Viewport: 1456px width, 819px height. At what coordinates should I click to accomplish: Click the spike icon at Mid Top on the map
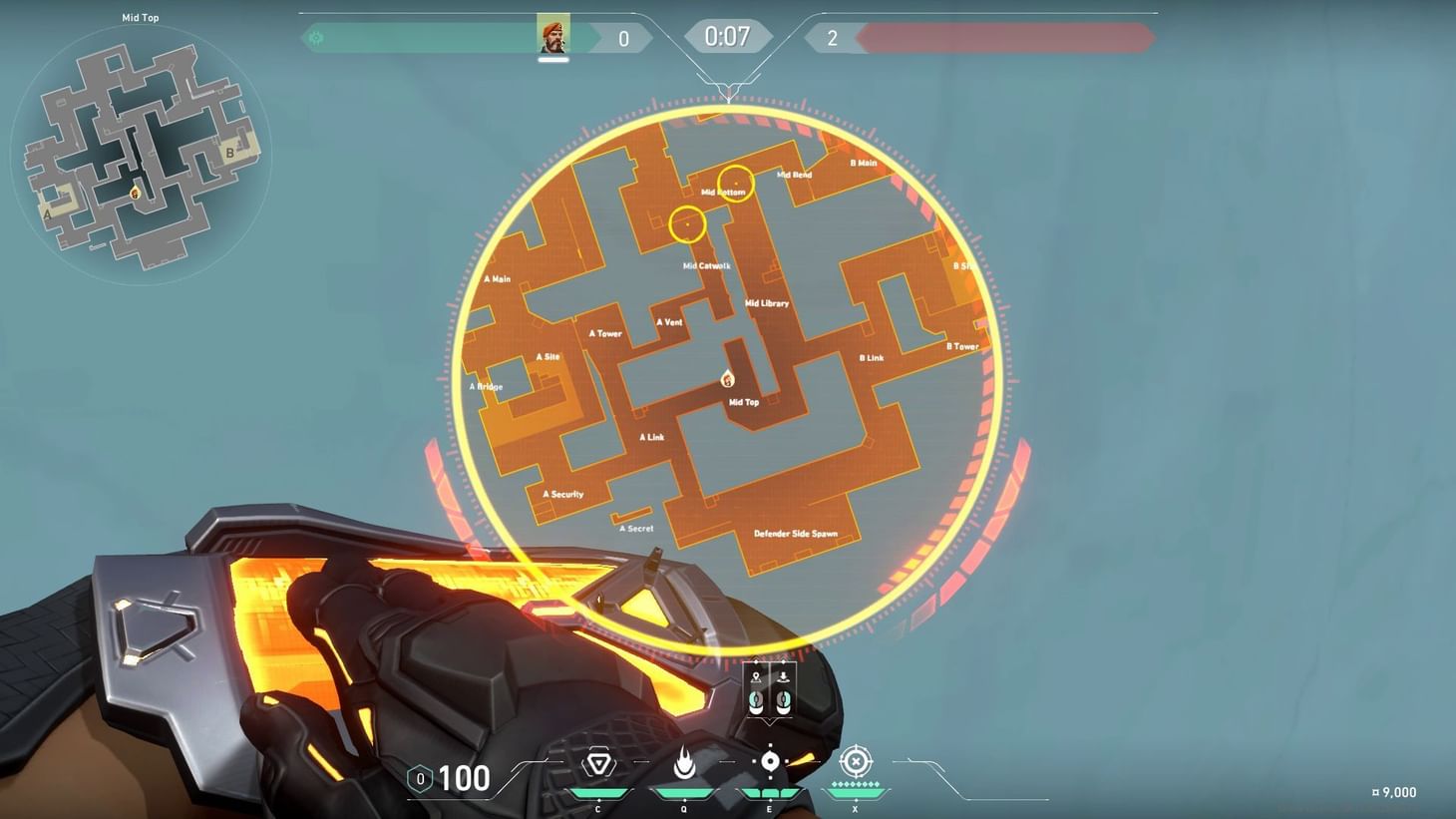(727, 379)
